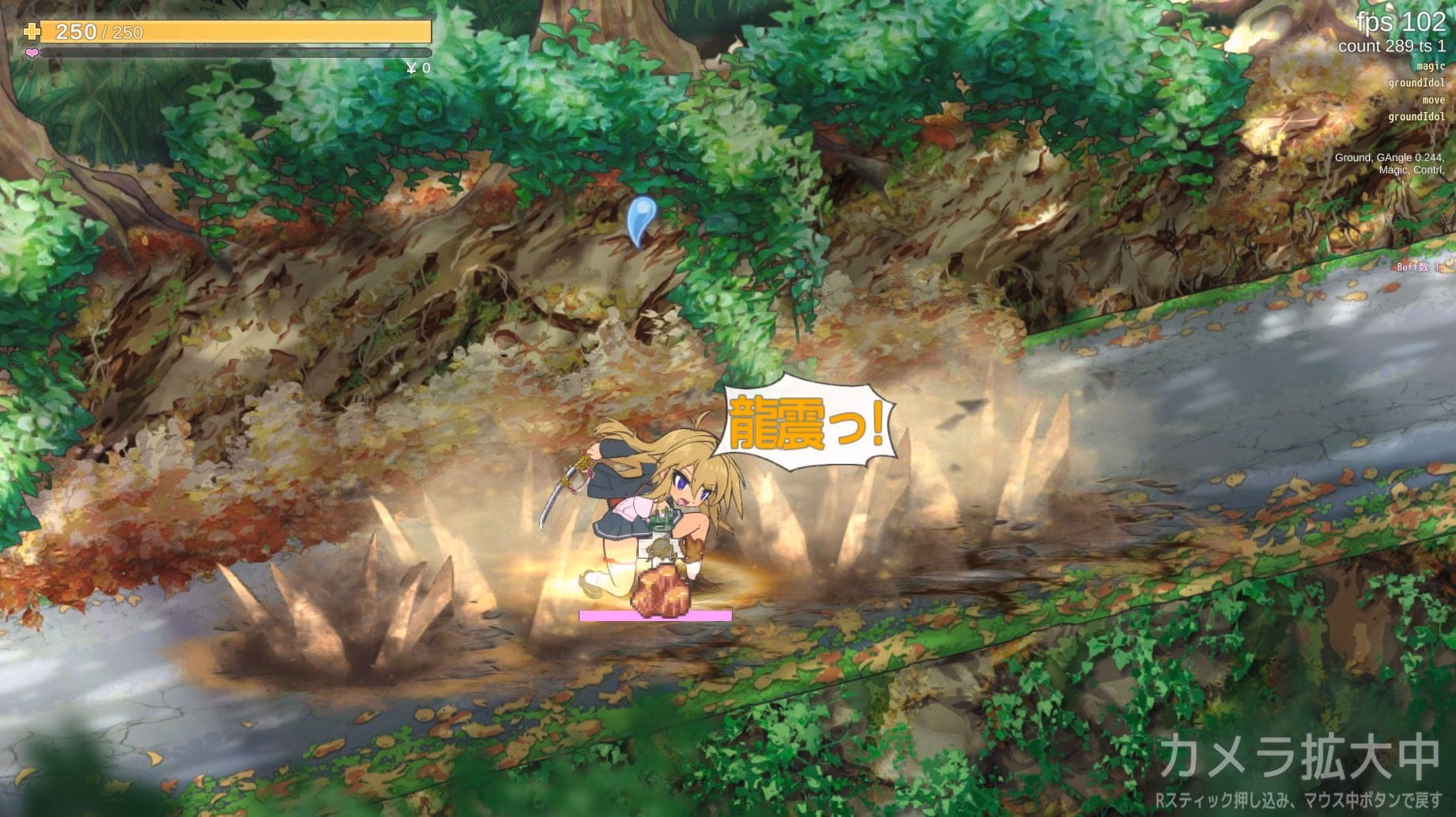
Task: Select the Magic, Contrl debug line
Action: [x=1411, y=170]
